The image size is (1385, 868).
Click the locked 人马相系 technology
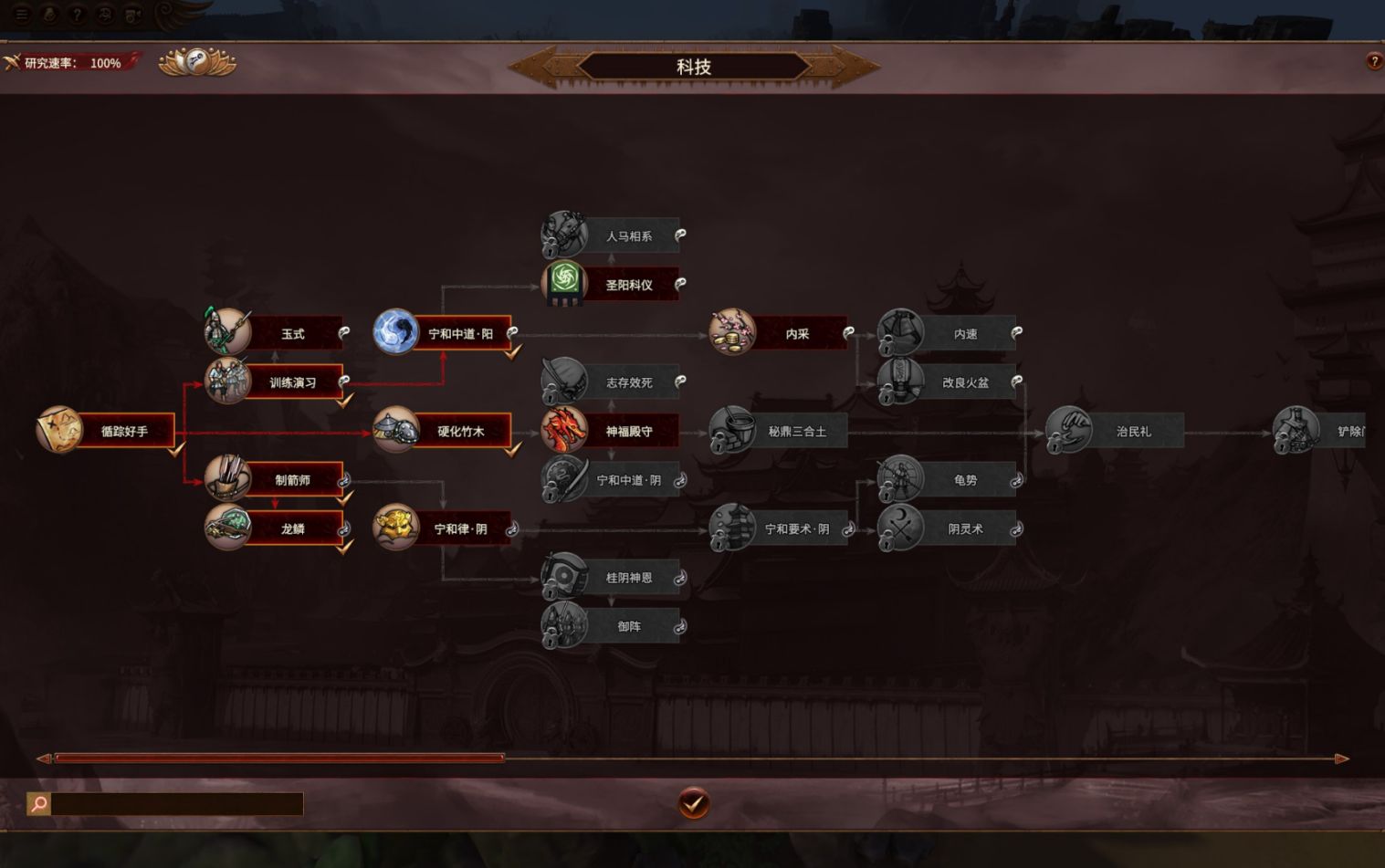(x=628, y=236)
